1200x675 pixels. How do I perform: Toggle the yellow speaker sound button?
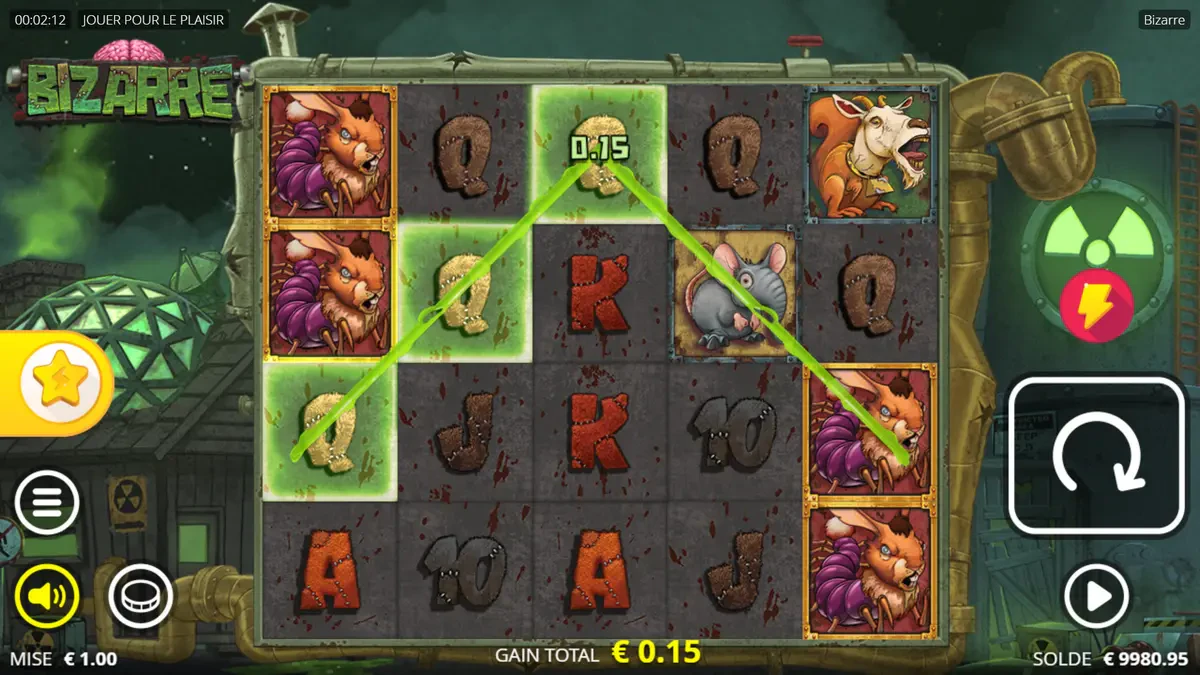click(x=46, y=597)
